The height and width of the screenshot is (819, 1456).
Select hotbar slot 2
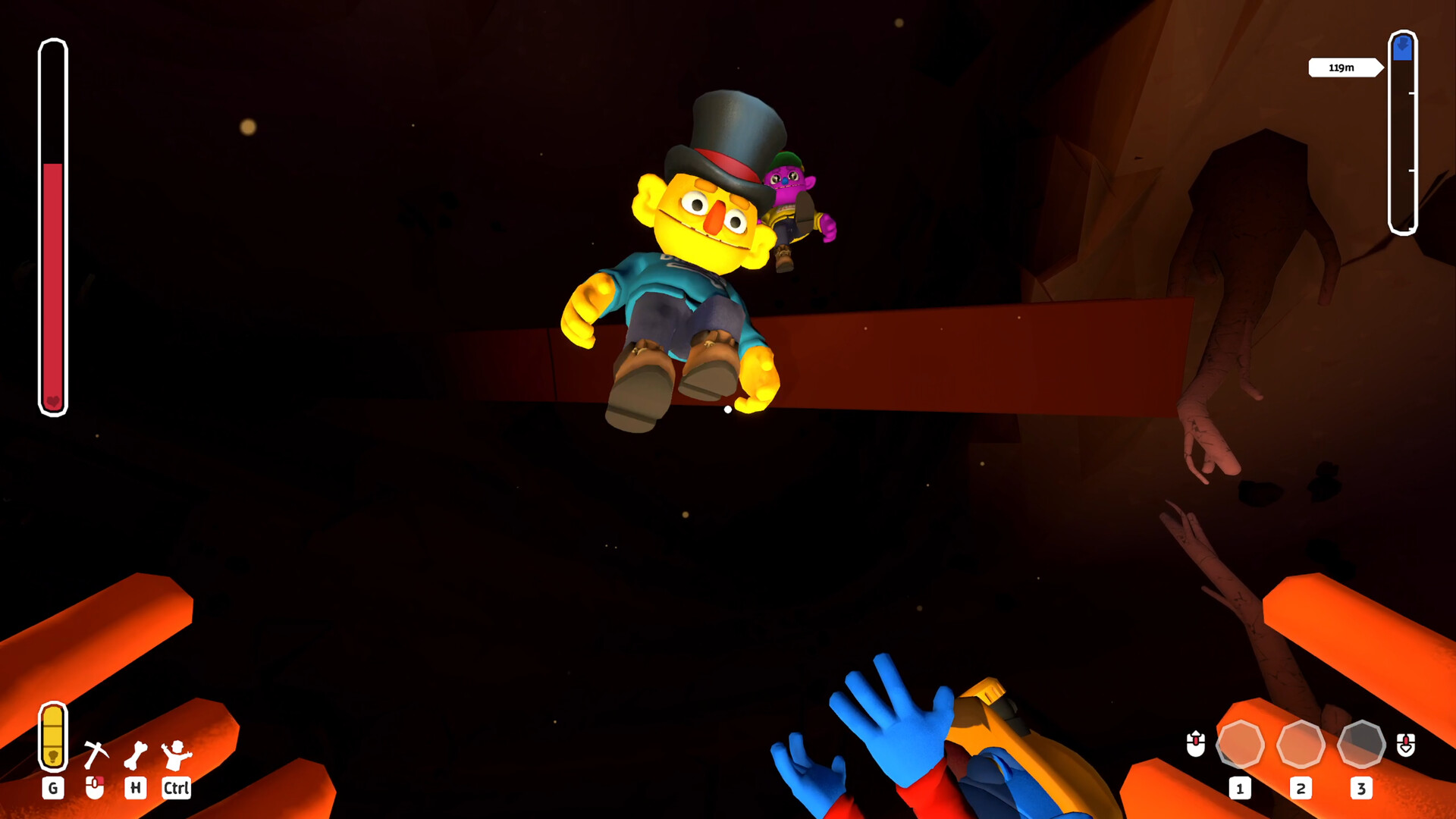(x=1301, y=745)
